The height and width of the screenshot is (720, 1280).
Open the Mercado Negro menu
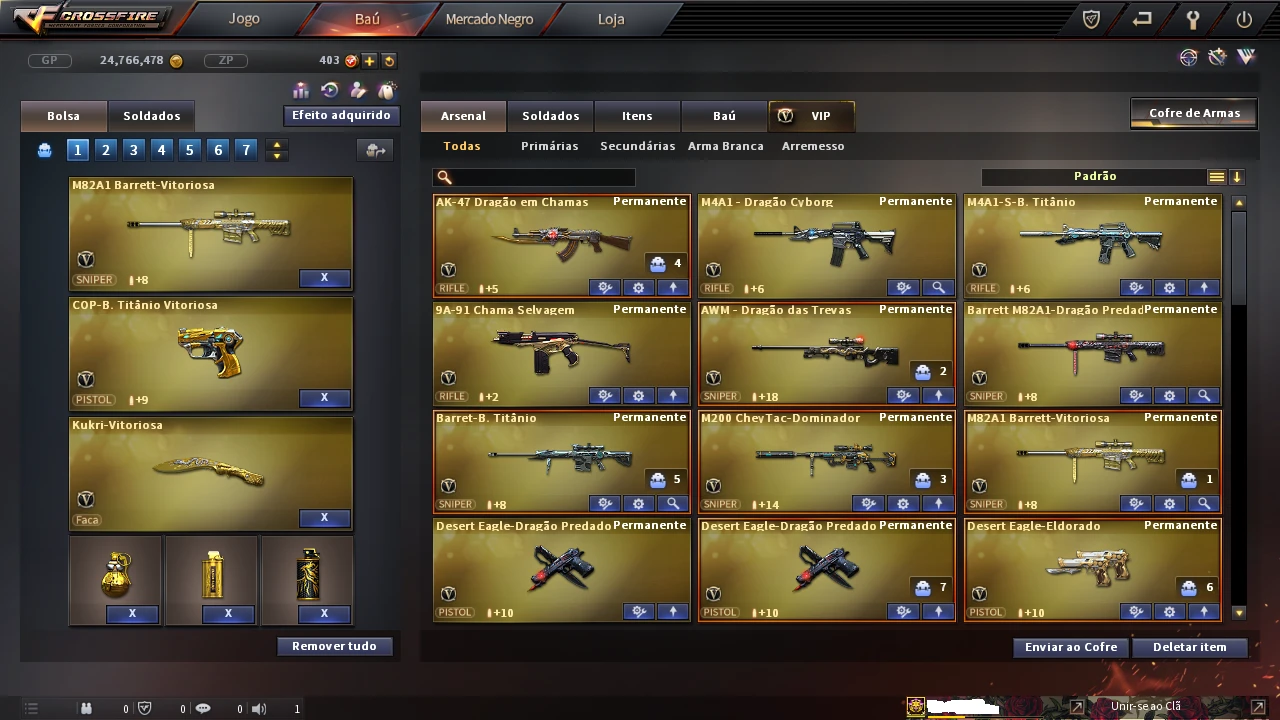point(488,18)
